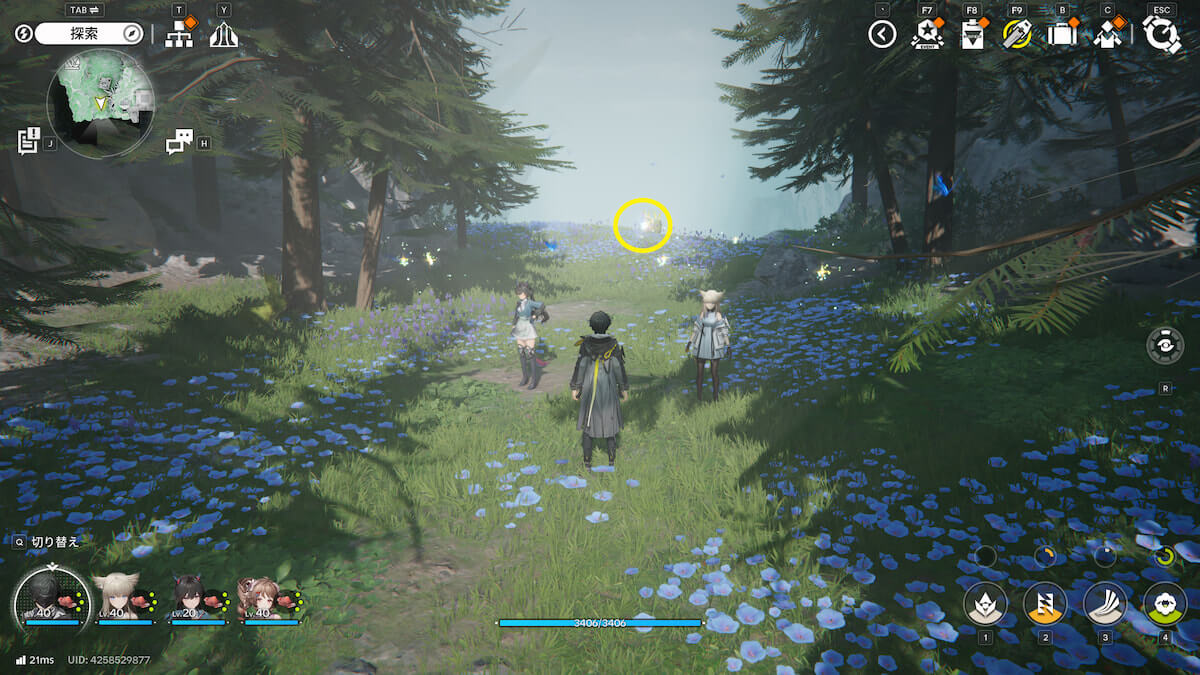Click the eye scan icon on the right edge
1200x675 pixels.
(1165, 345)
